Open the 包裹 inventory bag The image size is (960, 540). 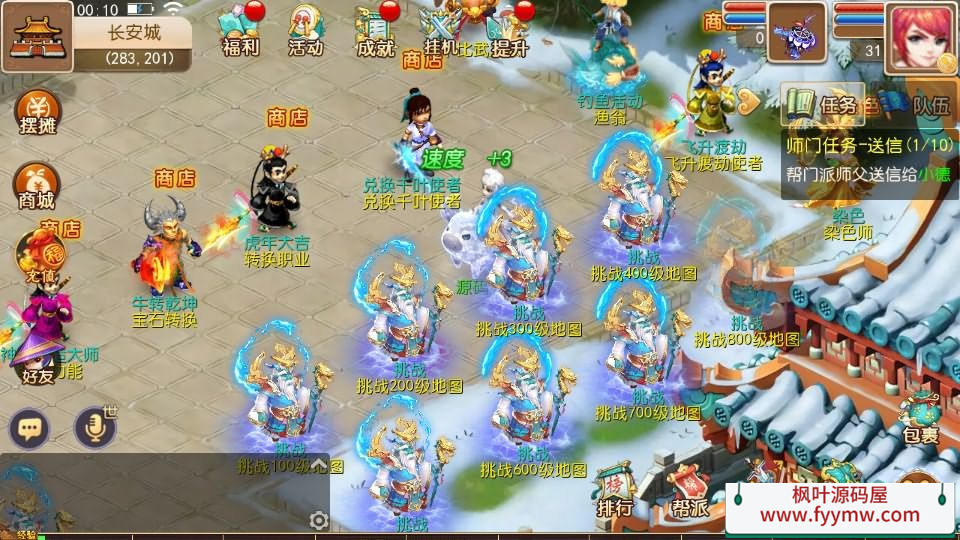click(920, 418)
